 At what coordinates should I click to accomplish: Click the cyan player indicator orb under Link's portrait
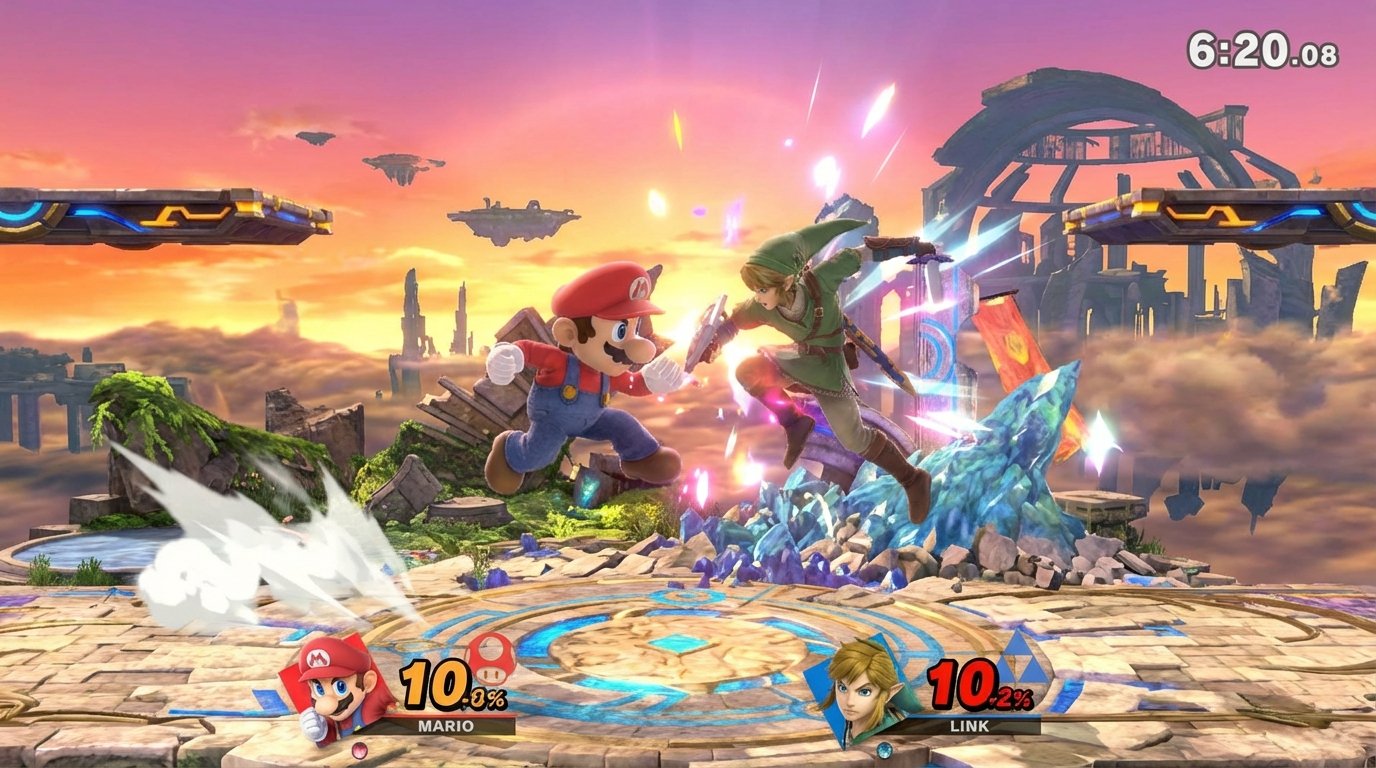coord(885,750)
